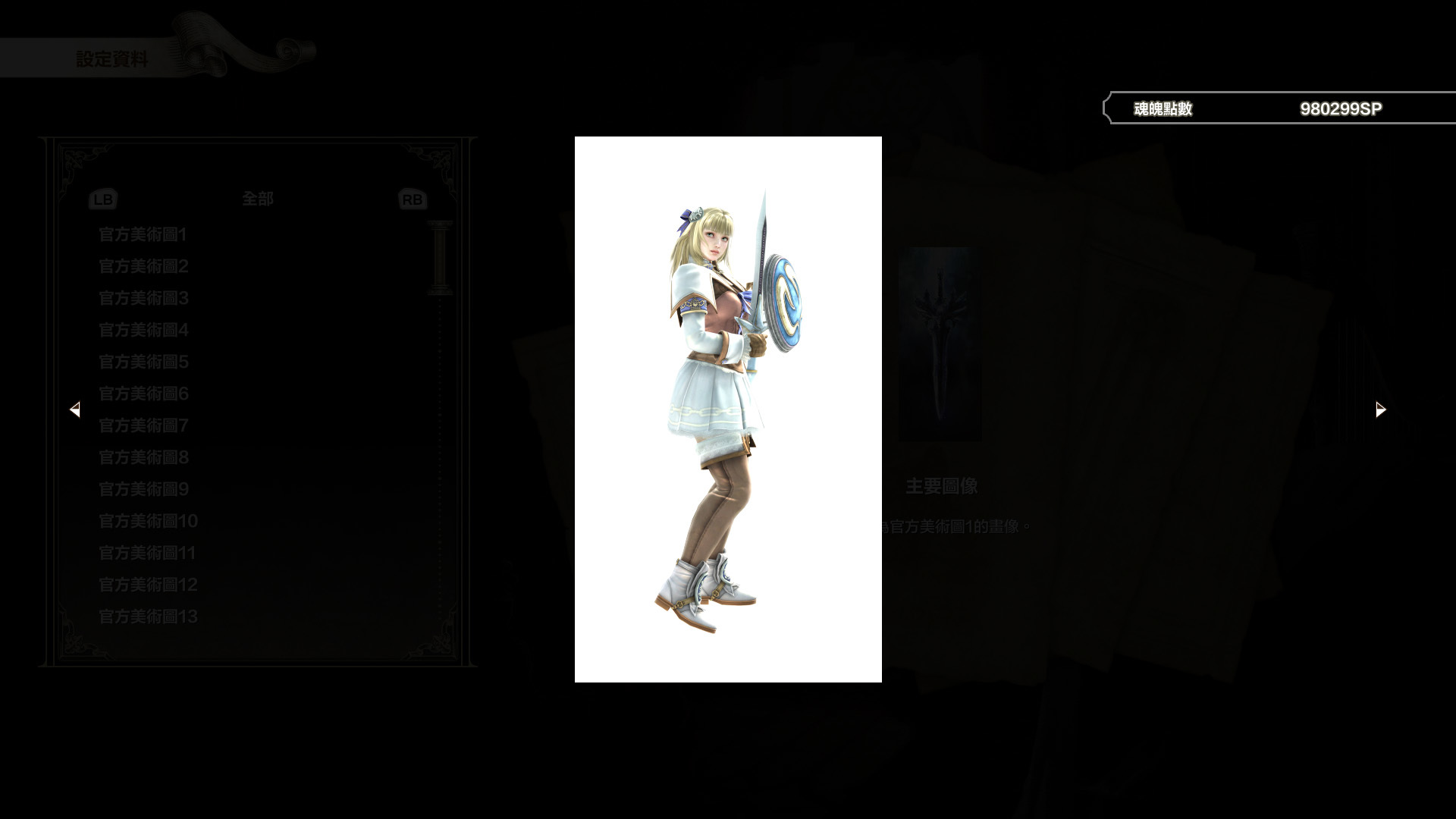Switch to the 全部 category tab

click(258, 199)
